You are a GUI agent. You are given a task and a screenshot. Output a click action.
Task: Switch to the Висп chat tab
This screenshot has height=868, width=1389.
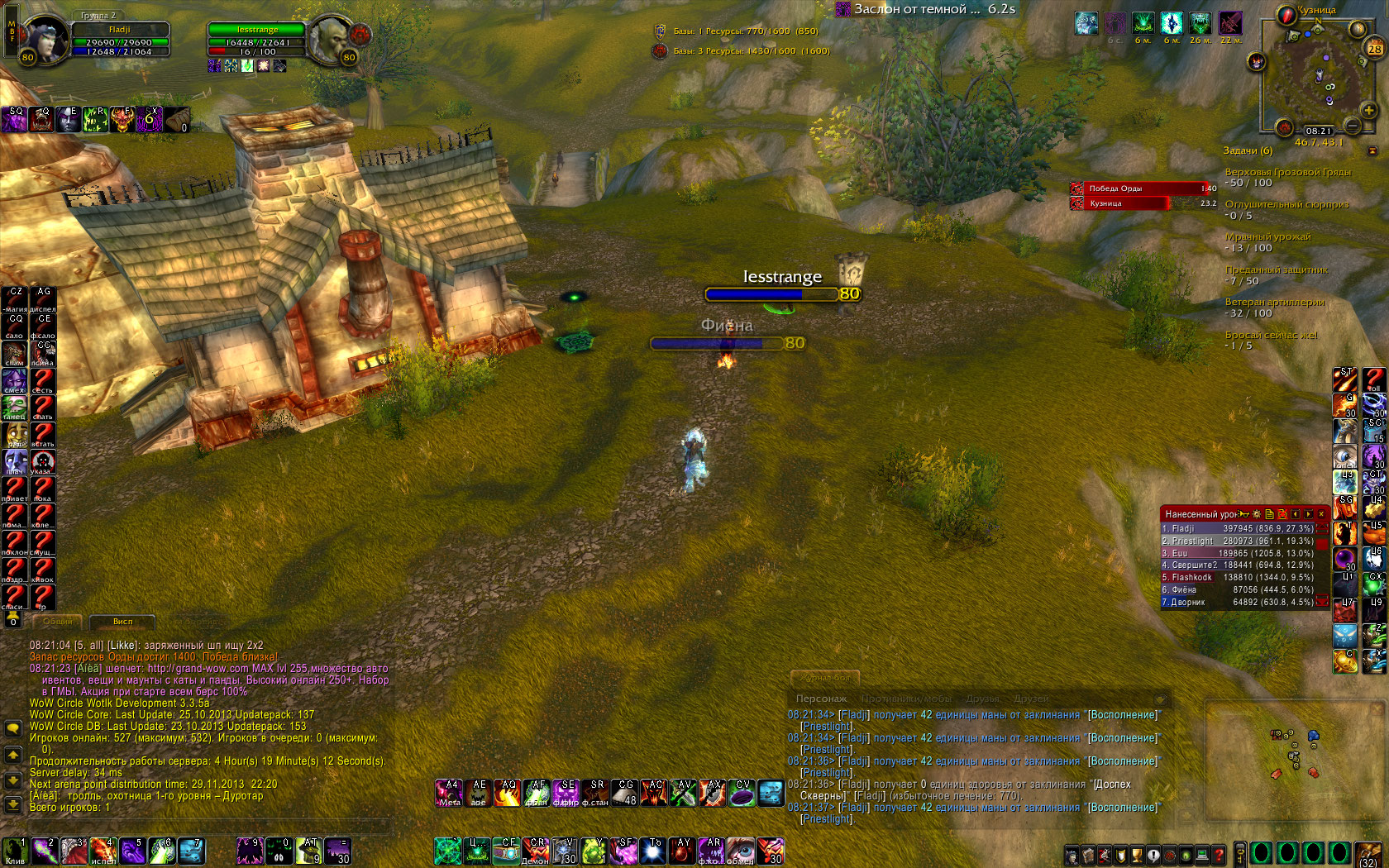[x=122, y=622]
